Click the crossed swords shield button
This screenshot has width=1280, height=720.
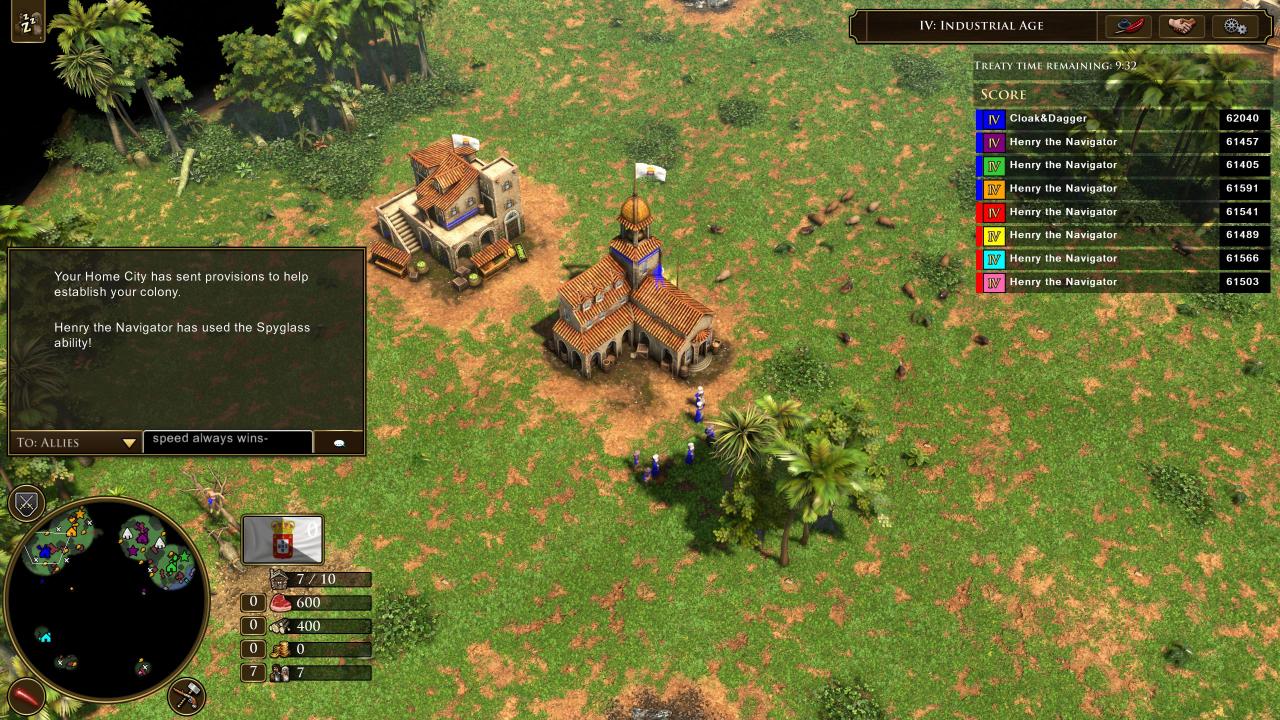[26, 502]
